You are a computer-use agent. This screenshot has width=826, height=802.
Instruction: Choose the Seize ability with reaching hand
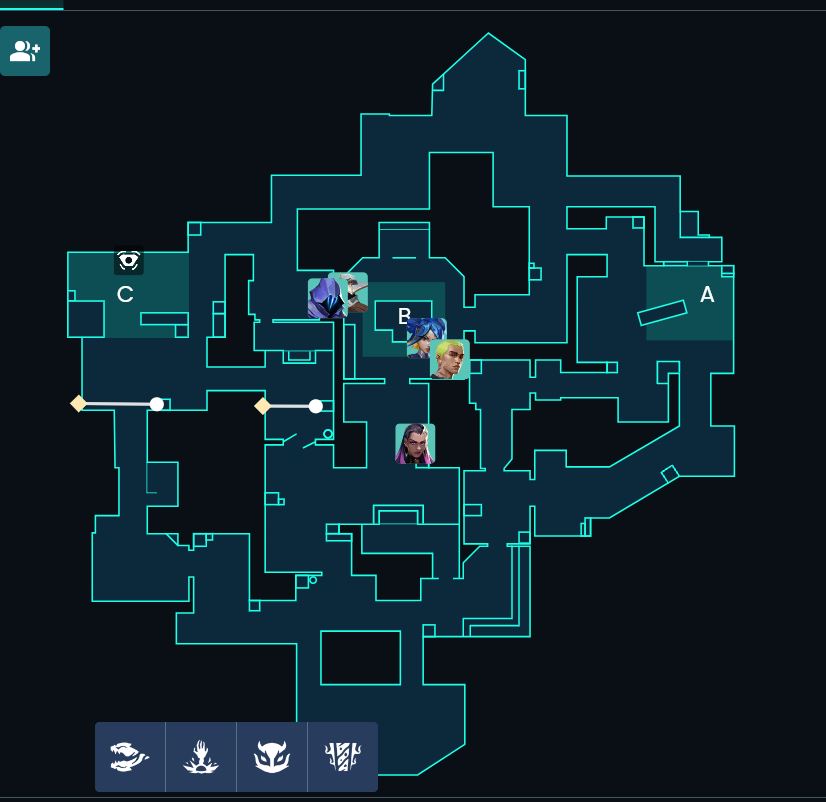[201, 757]
